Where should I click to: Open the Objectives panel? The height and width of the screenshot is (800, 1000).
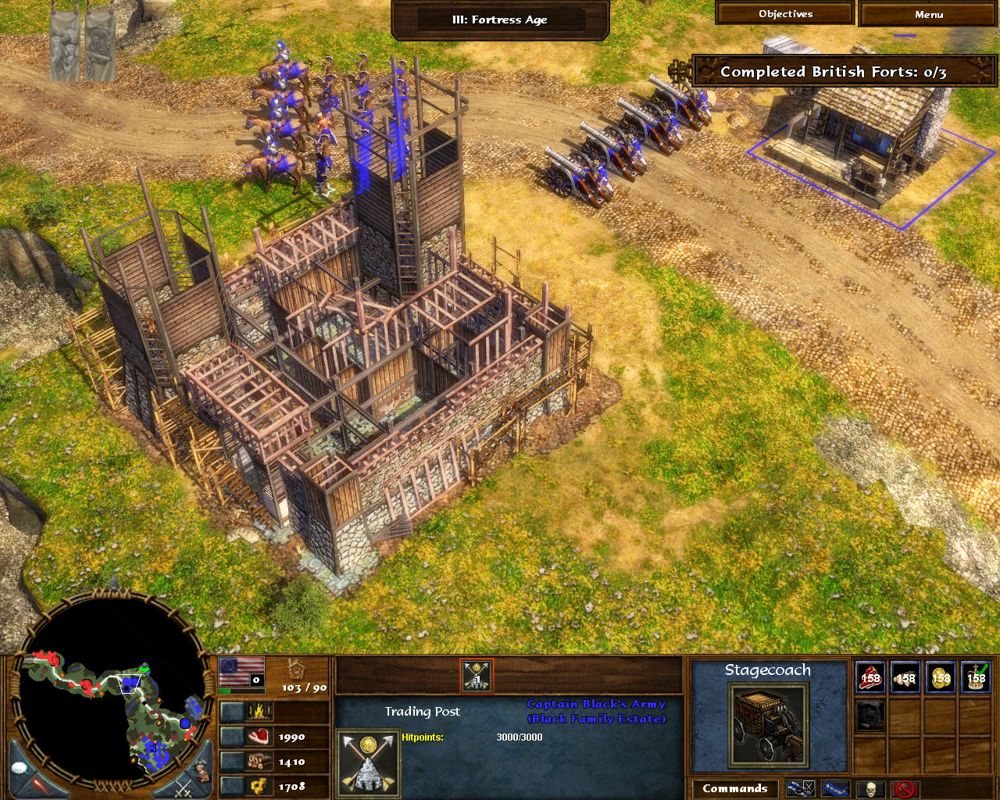click(785, 14)
